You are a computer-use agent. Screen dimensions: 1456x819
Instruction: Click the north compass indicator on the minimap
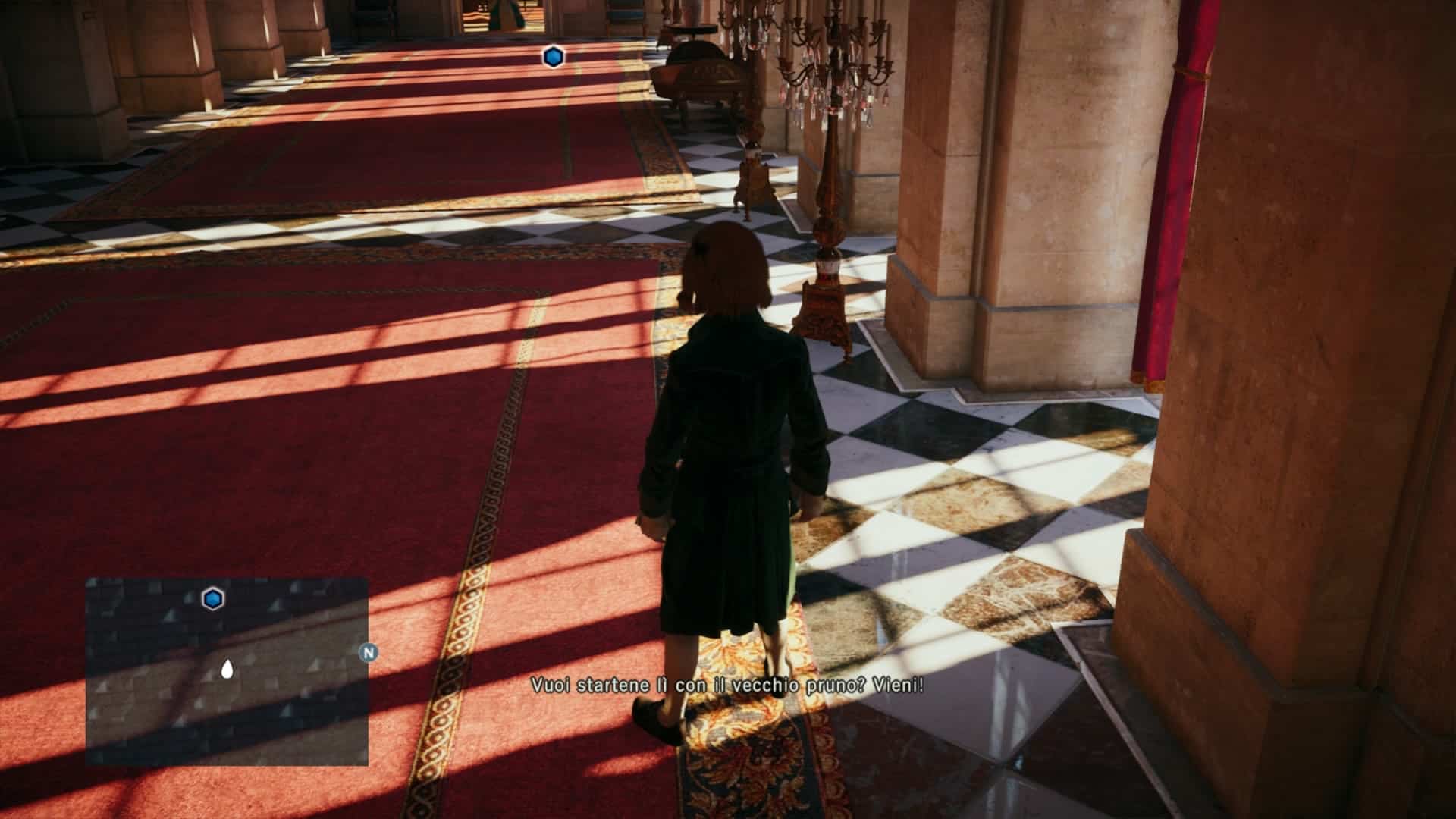point(369,653)
